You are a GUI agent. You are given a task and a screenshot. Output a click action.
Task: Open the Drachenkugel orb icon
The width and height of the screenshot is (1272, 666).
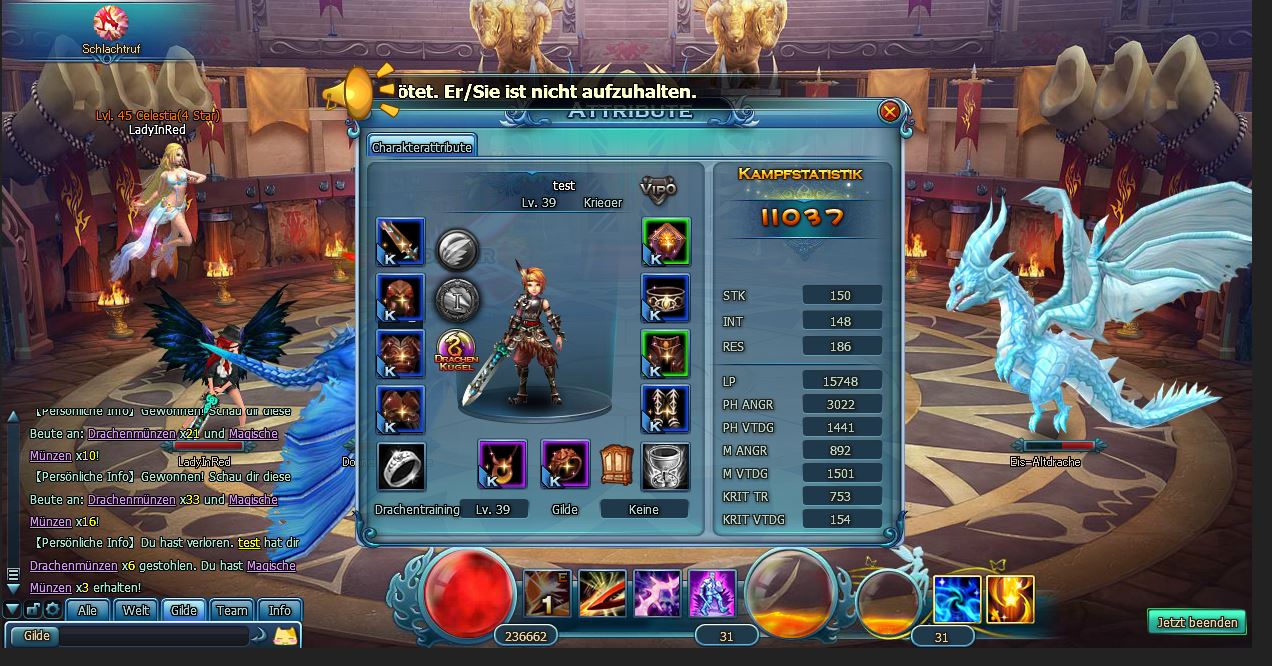(458, 353)
